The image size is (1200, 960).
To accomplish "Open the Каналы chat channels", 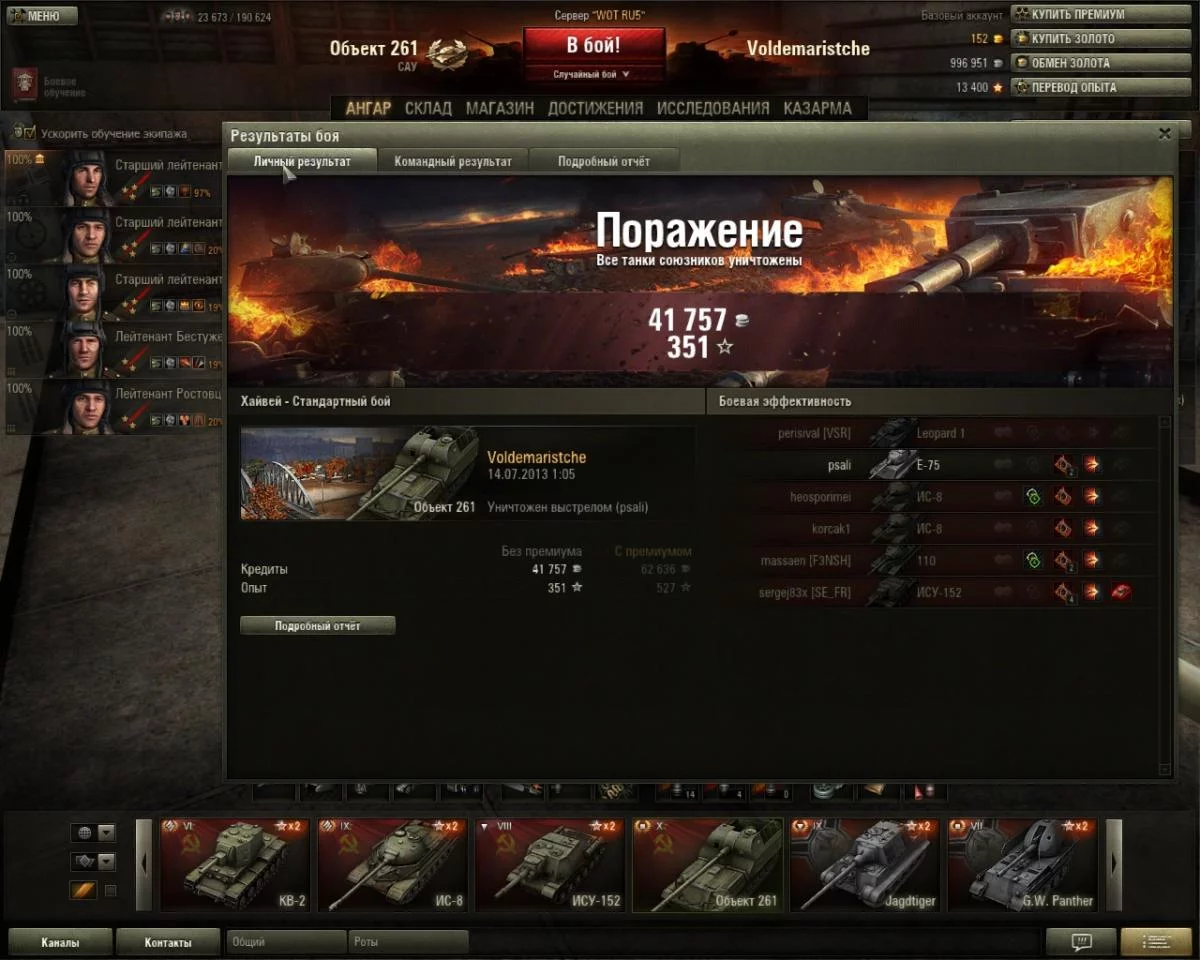I will 60,942.
